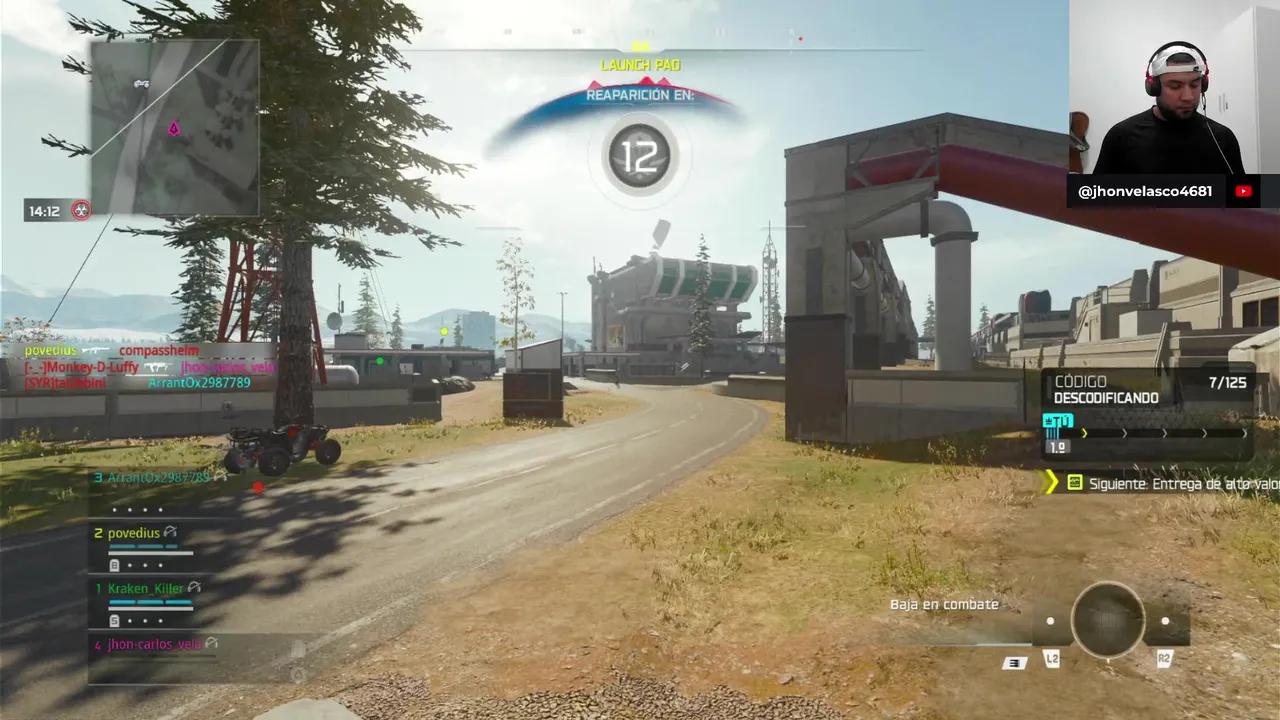Toggle the red enemy dot near the ATV
The width and height of the screenshot is (1280, 720).
(x=257, y=488)
